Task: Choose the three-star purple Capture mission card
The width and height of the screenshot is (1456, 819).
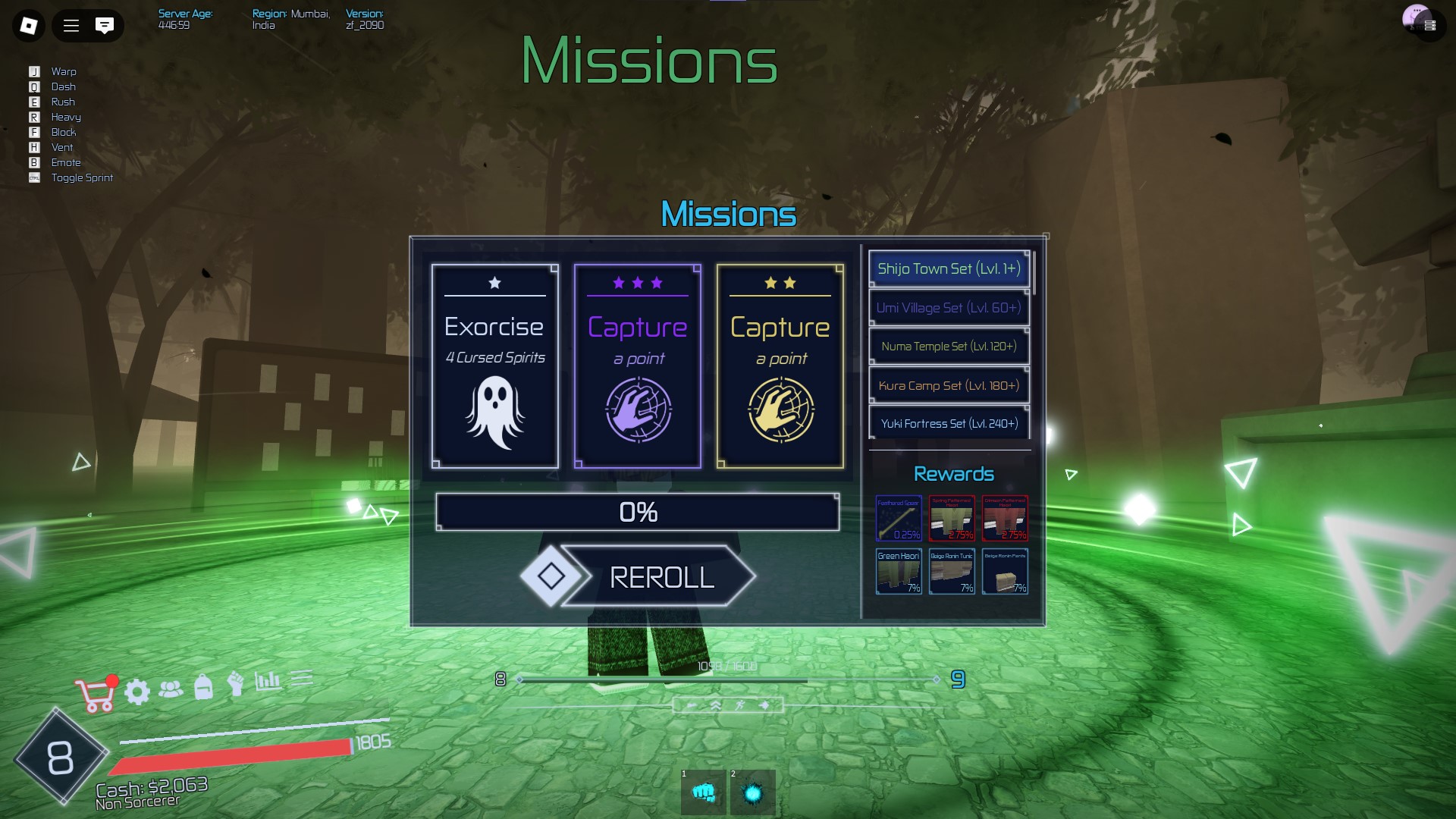Action: [637, 366]
